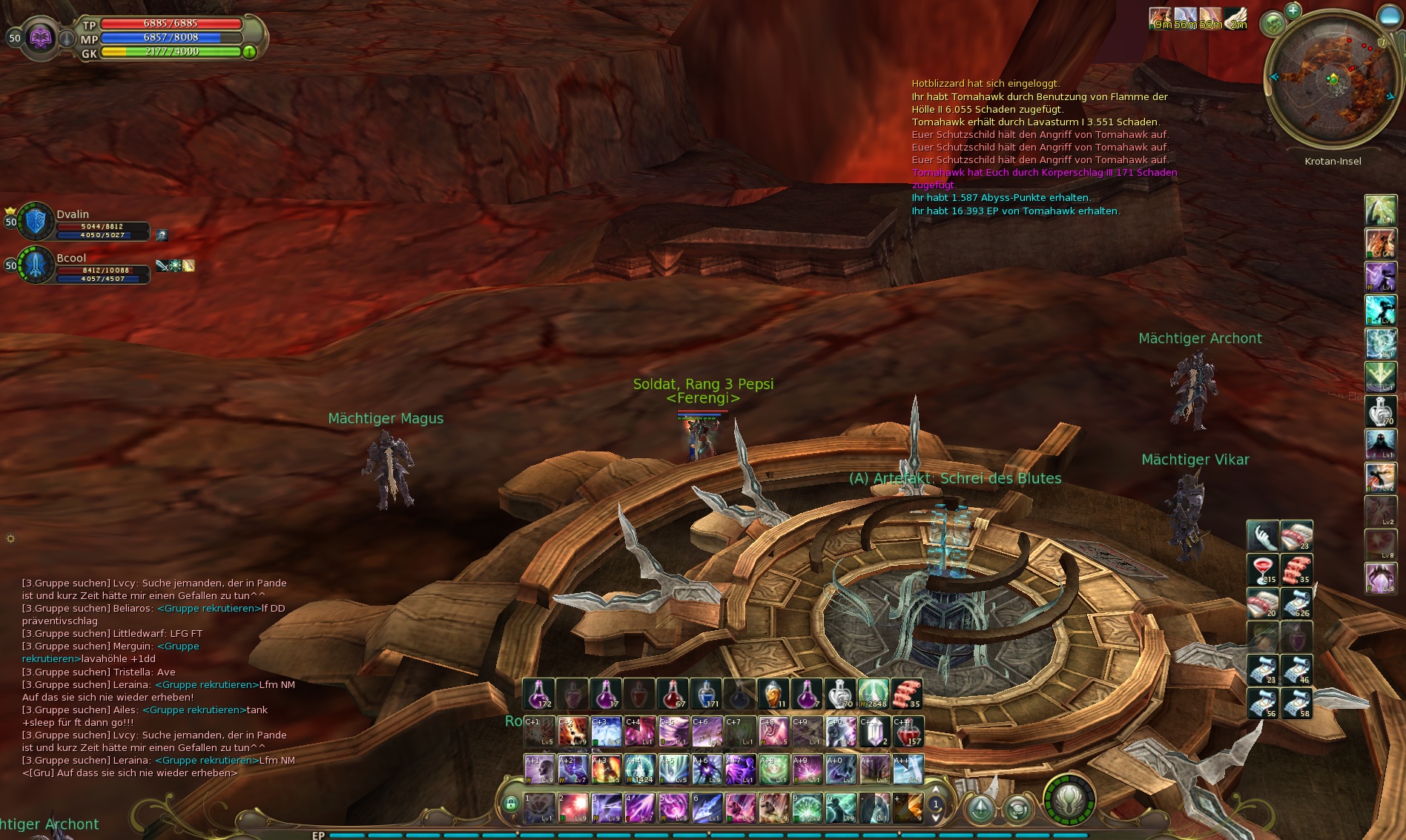Image resolution: width=1406 pixels, height=840 pixels.
Task: Click the minimap's green plus button
Action: [1293, 10]
